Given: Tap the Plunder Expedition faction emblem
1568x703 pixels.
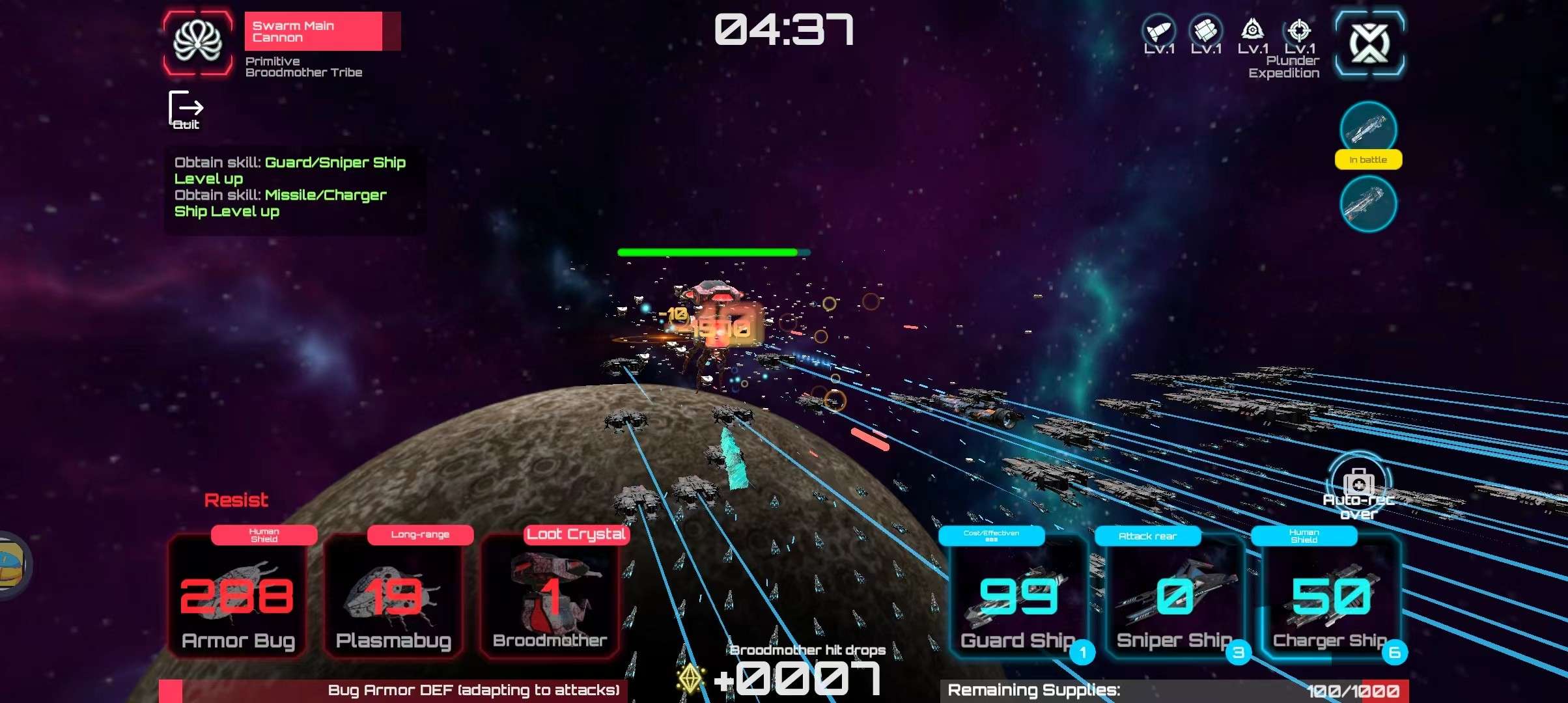Looking at the screenshot, I should (1369, 43).
